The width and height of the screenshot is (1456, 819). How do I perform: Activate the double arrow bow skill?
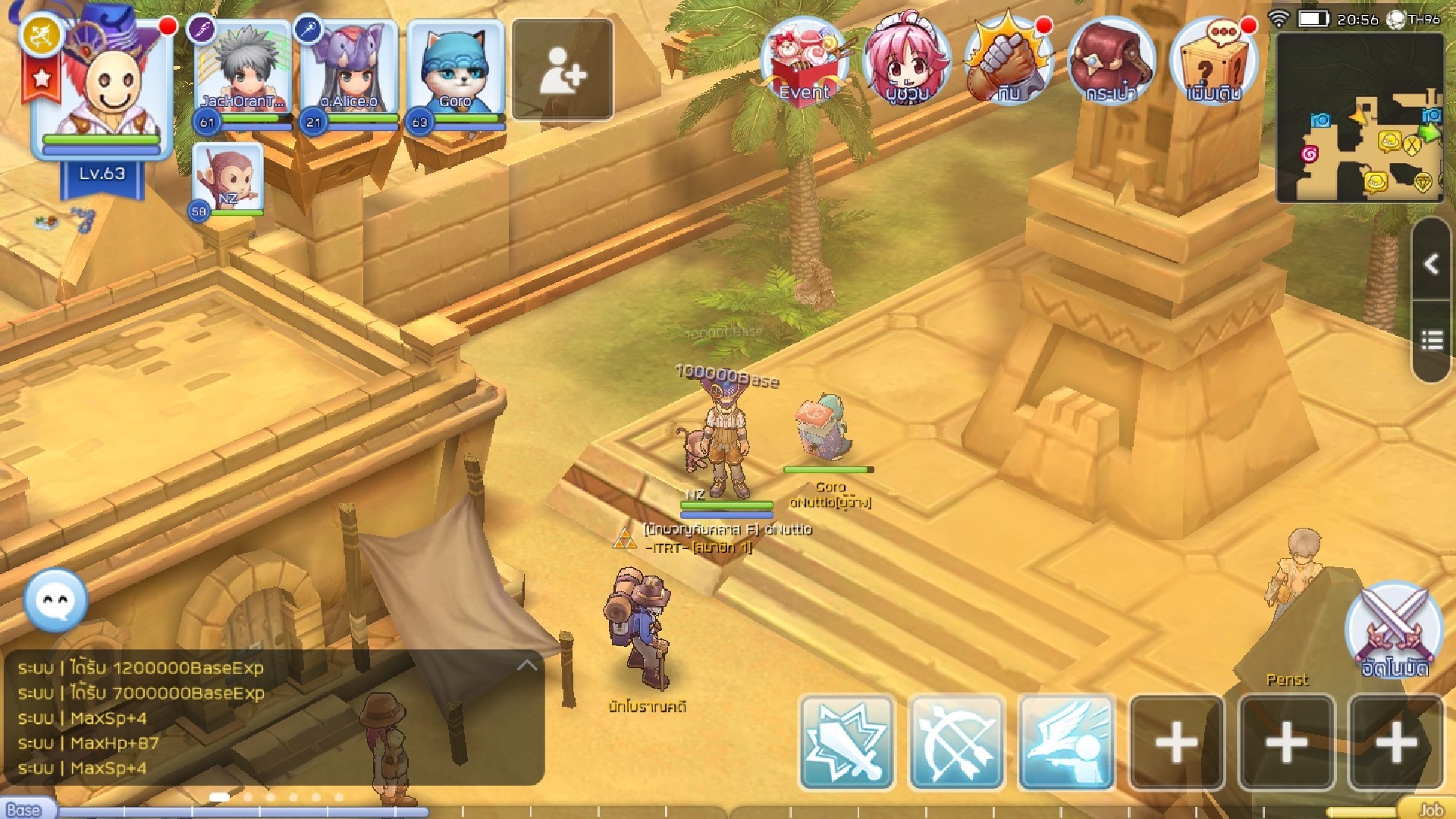click(x=957, y=742)
